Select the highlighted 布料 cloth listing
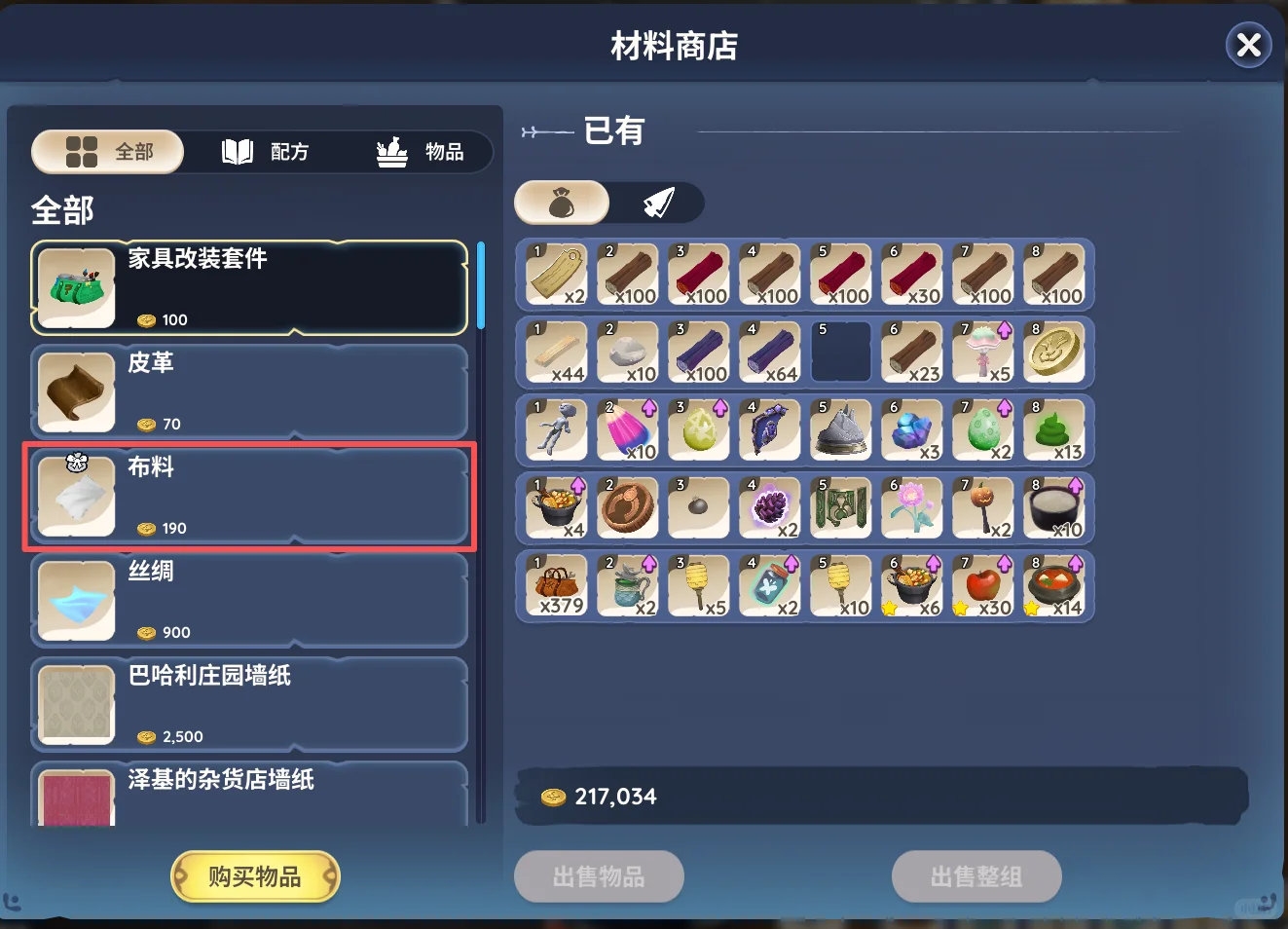 (249, 497)
